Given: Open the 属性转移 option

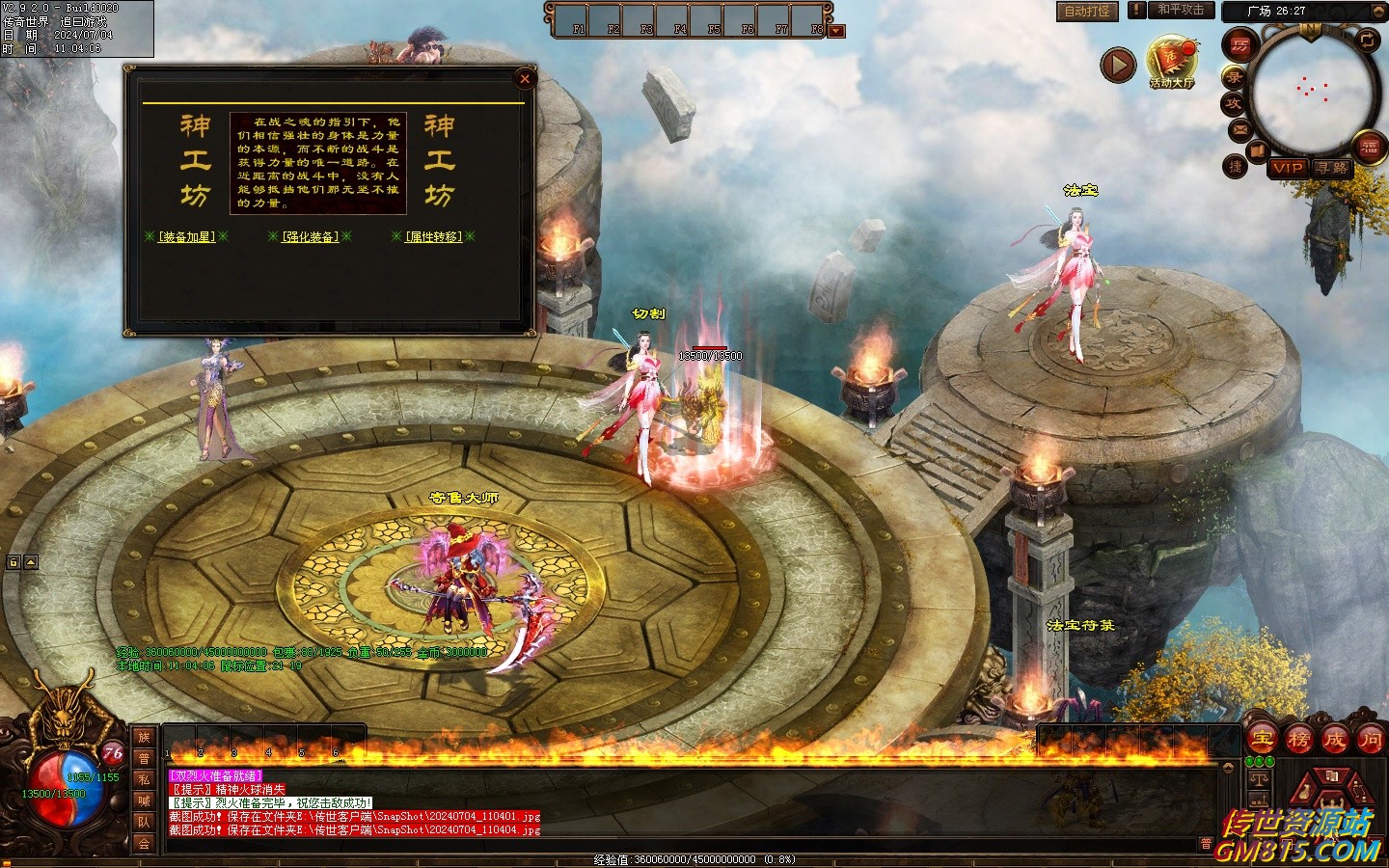Looking at the screenshot, I should click(x=433, y=236).
